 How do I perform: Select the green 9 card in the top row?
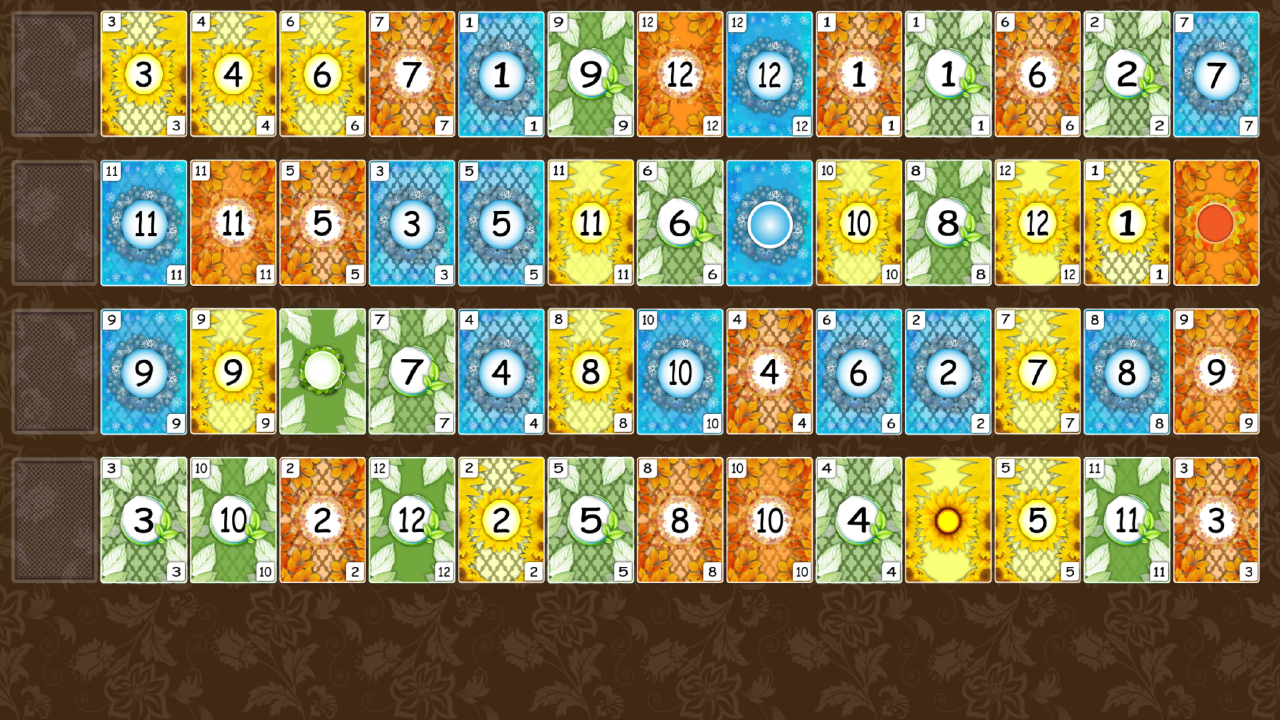point(590,71)
